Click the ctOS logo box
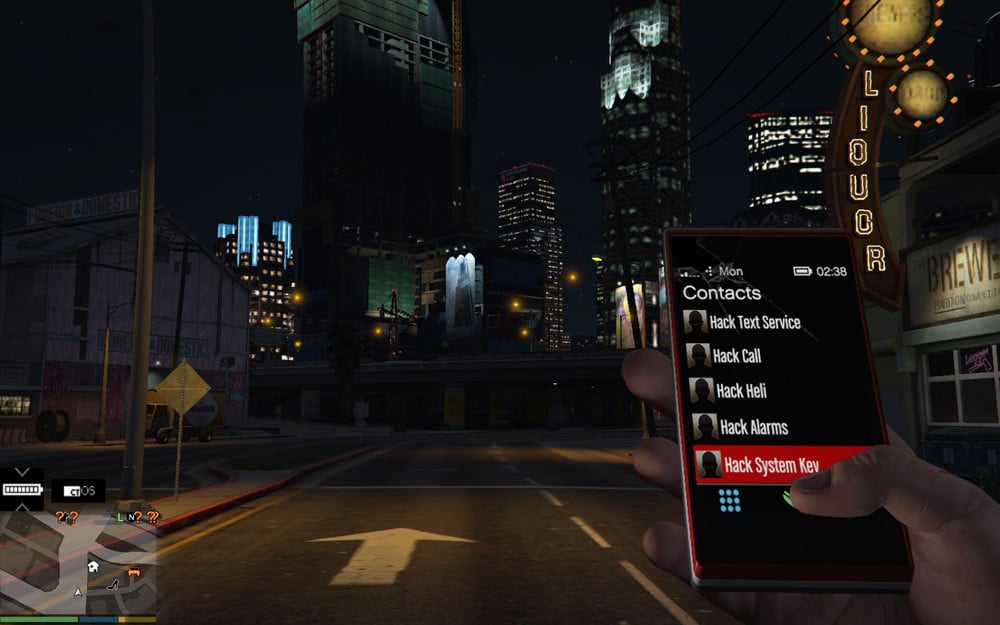1000x625 pixels. pos(78,491)
